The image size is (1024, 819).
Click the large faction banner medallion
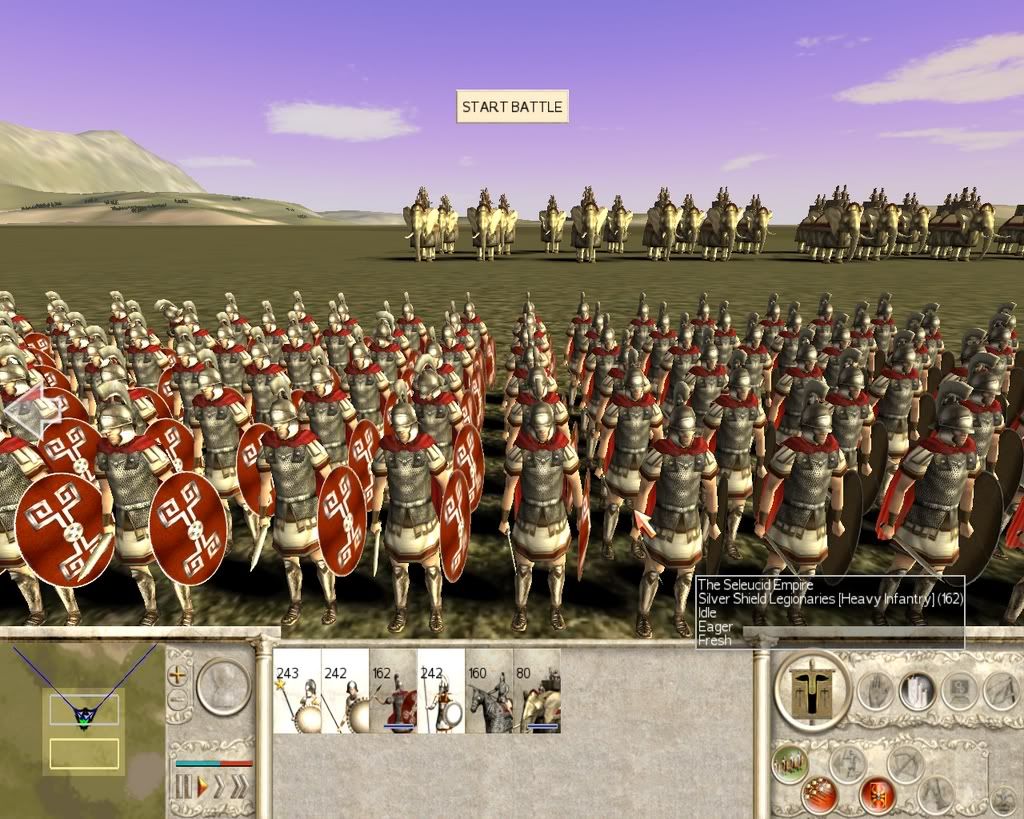pyautogui.click(x=811, y=690)
